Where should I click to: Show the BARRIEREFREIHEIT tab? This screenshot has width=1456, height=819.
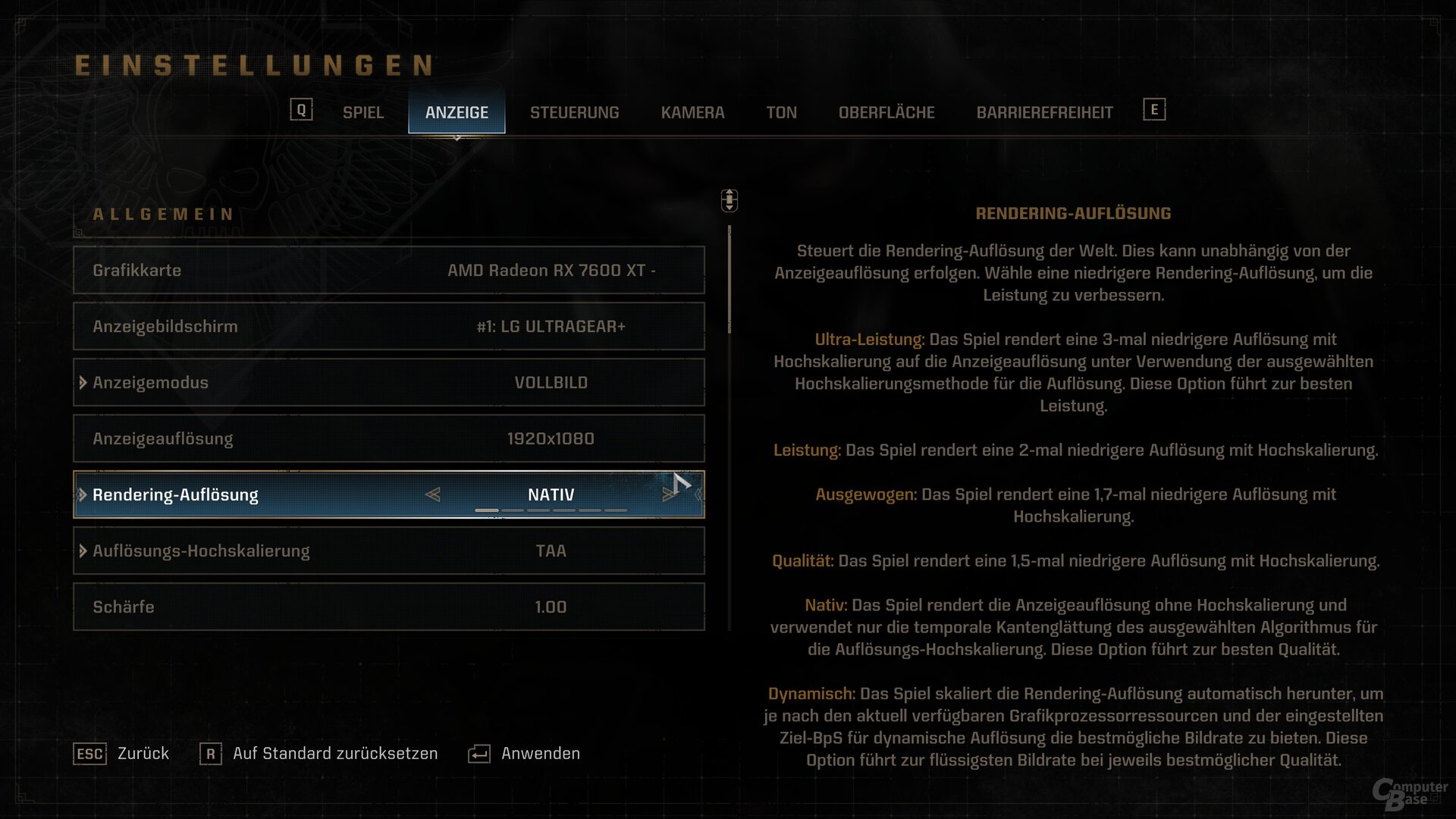(1044, 112)
